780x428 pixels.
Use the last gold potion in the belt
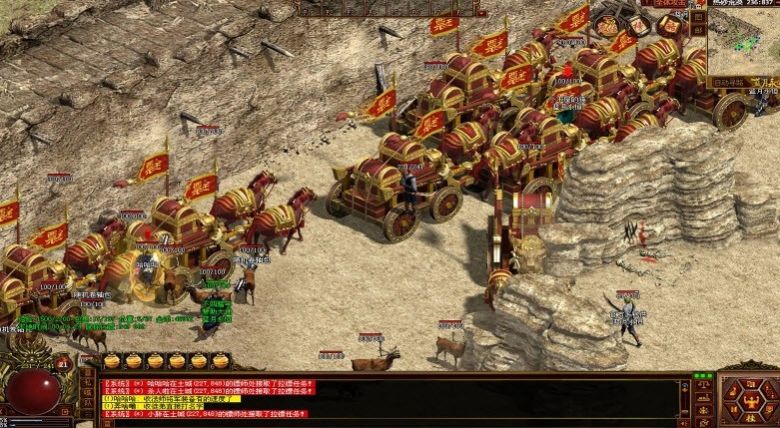tap(221, 360)
